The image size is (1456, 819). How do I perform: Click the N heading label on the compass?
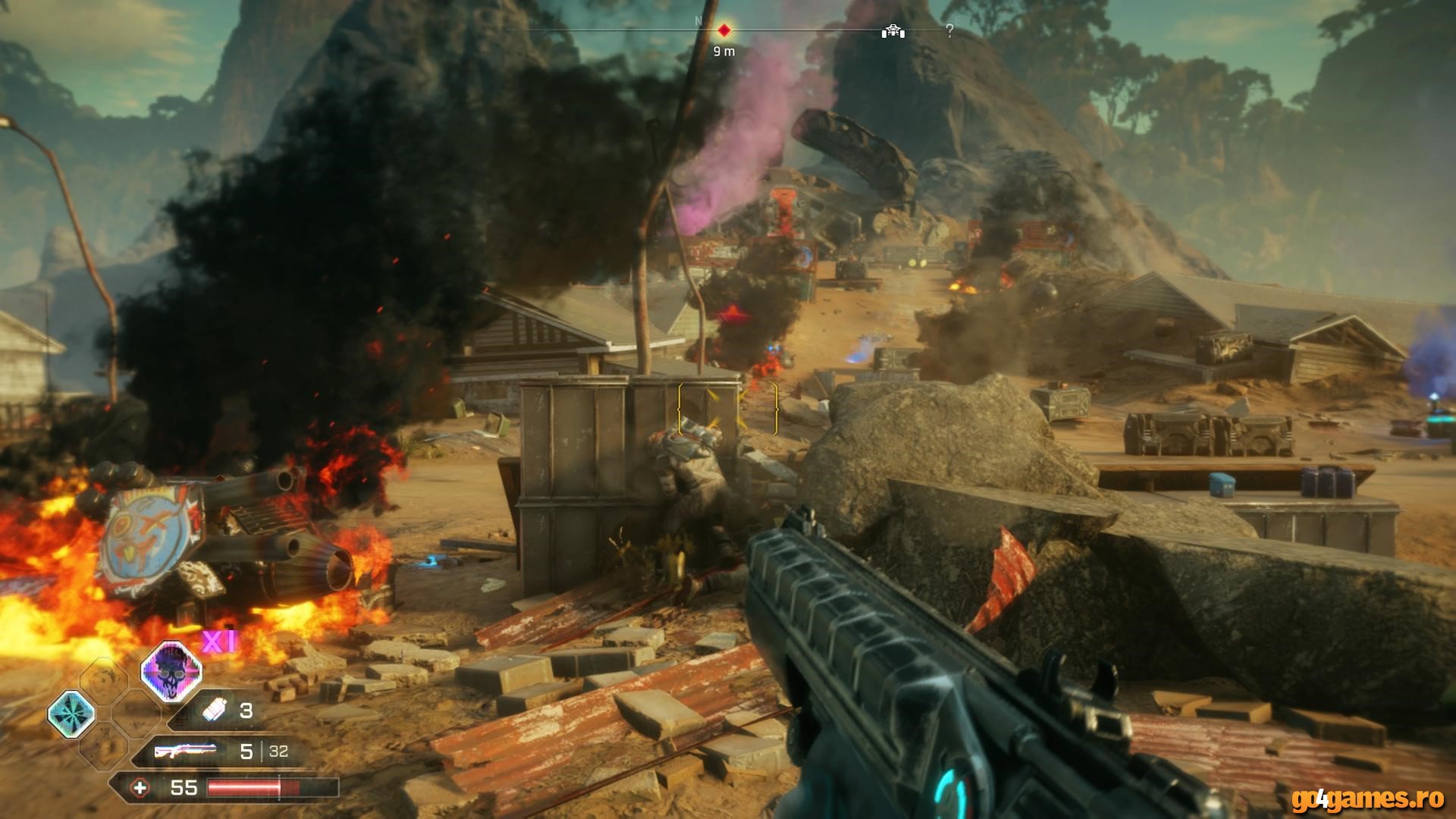(698, 20)
